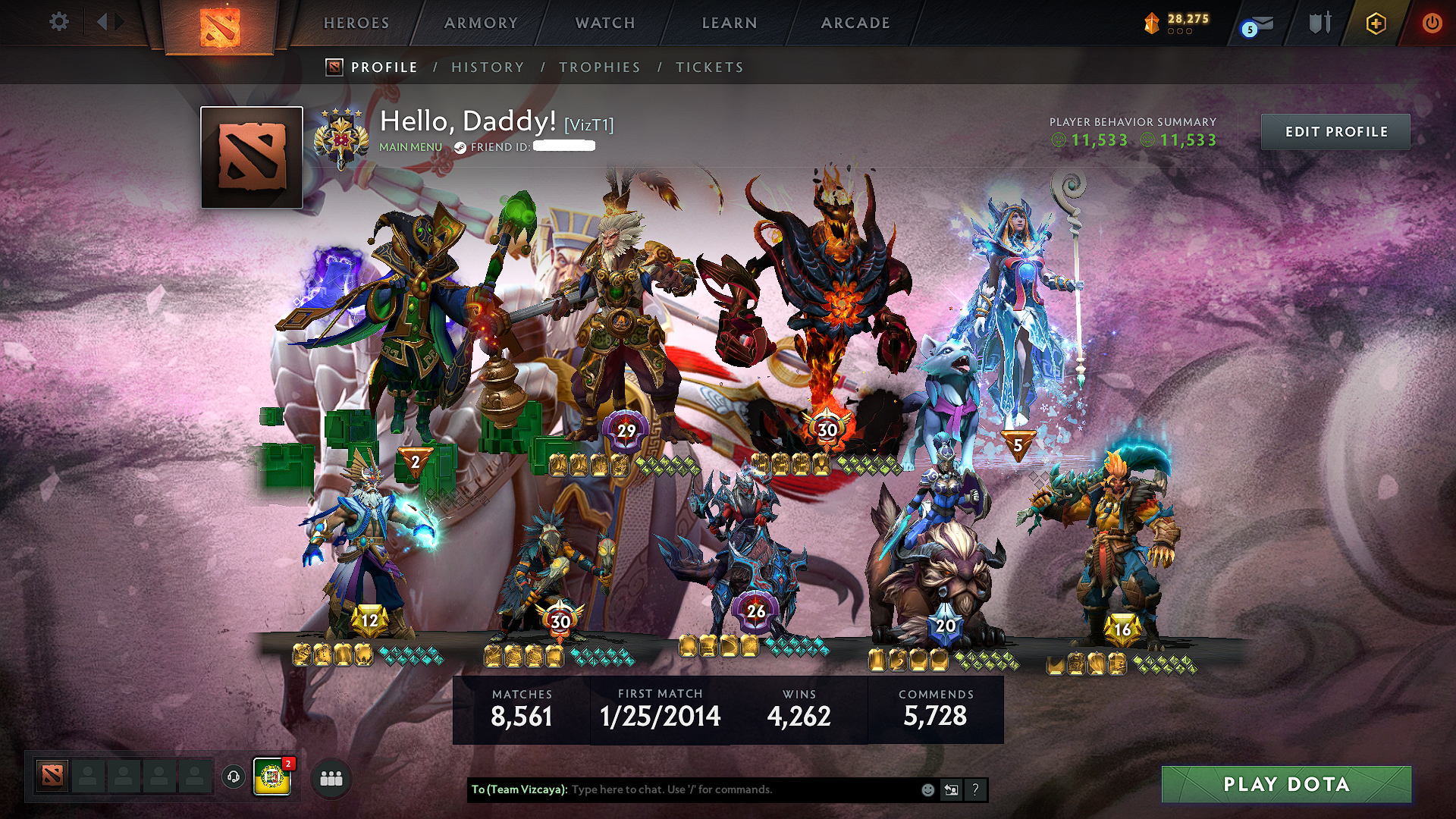The height and width of the screenshot is (819, 1456).
Task: Select the ARCADE menu item
Action: click(855, 23)
